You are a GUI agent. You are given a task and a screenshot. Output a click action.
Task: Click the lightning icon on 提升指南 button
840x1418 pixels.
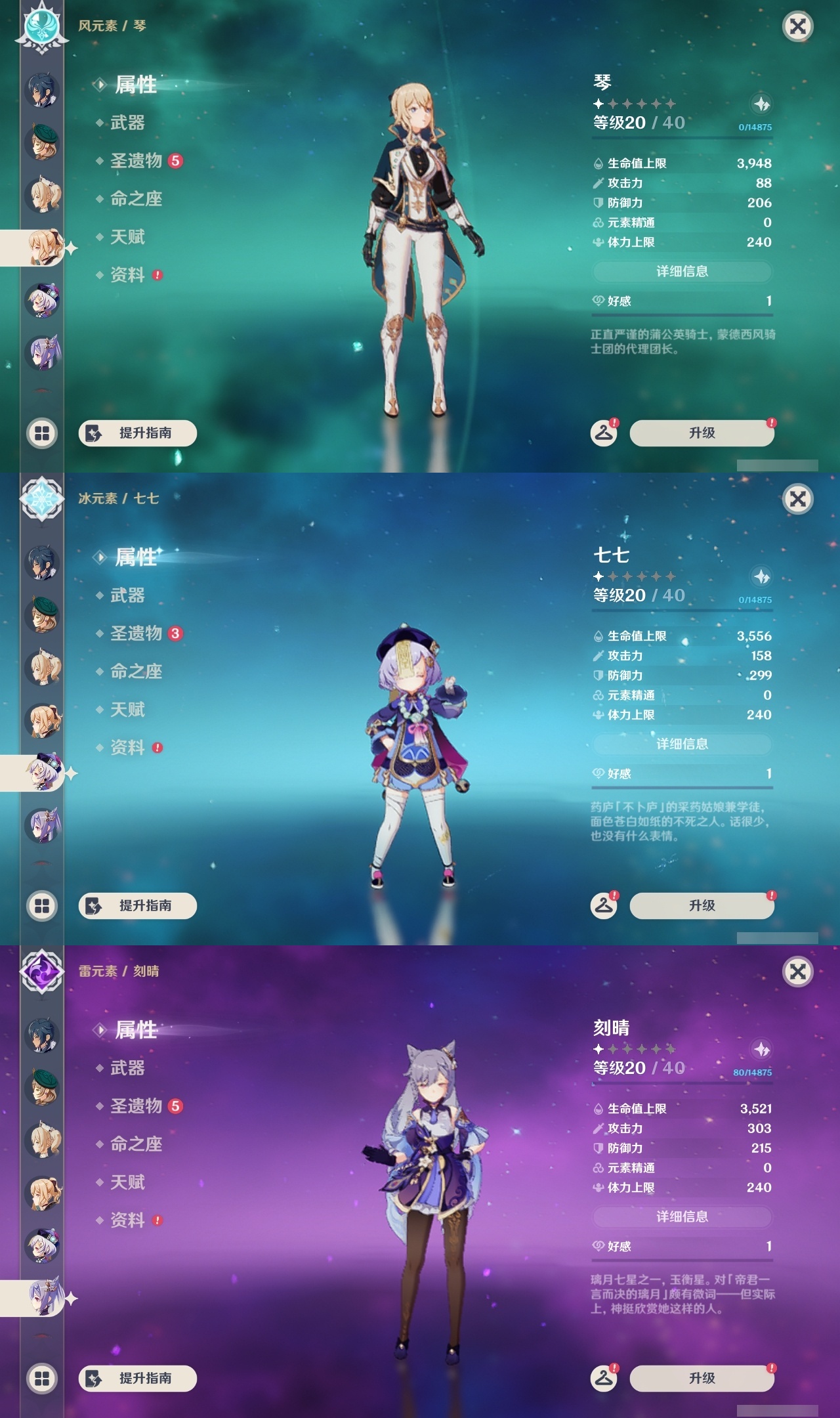[x=92, y=433]
